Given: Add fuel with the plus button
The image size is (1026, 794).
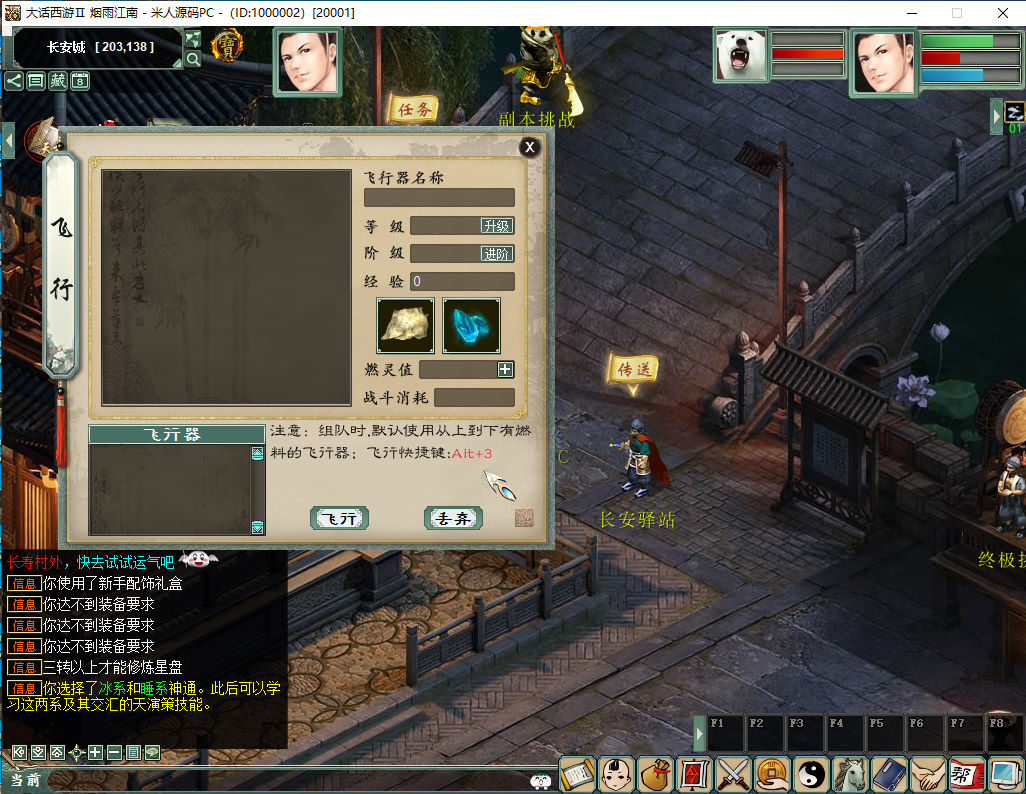Looking at the screenshot, I should (506, 369).
